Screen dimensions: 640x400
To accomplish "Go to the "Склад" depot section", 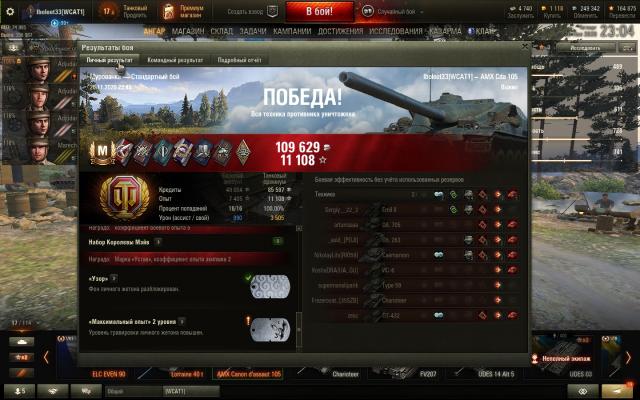I will pyautogui.click(x=222, y=31).
